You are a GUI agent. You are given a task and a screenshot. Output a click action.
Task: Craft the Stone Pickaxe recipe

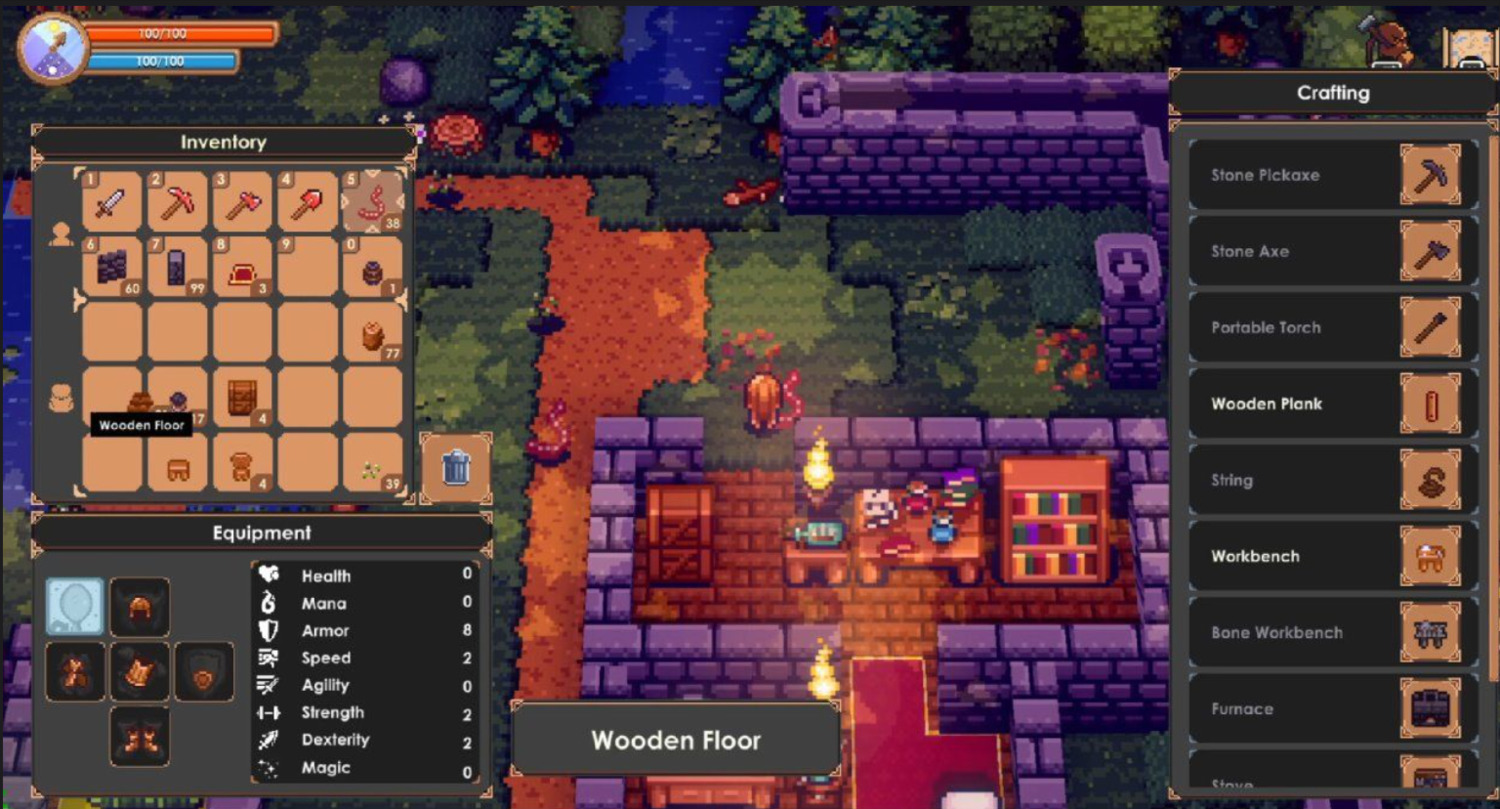click(1333, 175)
